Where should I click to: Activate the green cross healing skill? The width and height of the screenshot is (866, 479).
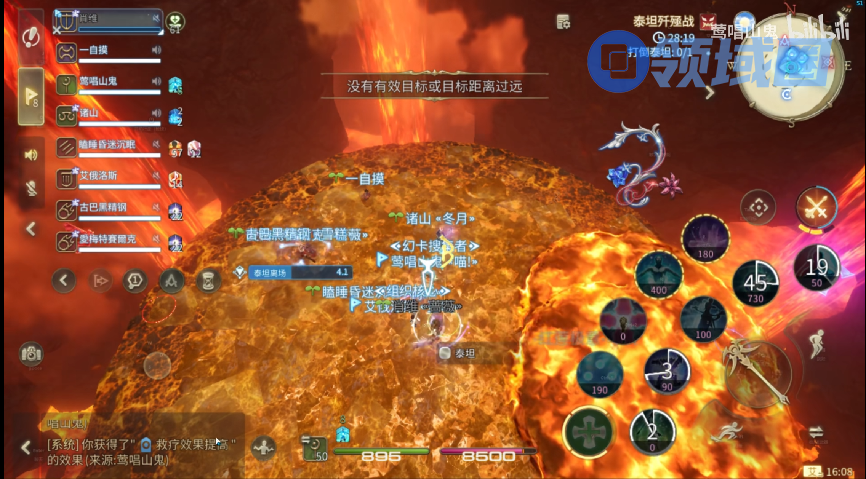click(x=587, y=432)
